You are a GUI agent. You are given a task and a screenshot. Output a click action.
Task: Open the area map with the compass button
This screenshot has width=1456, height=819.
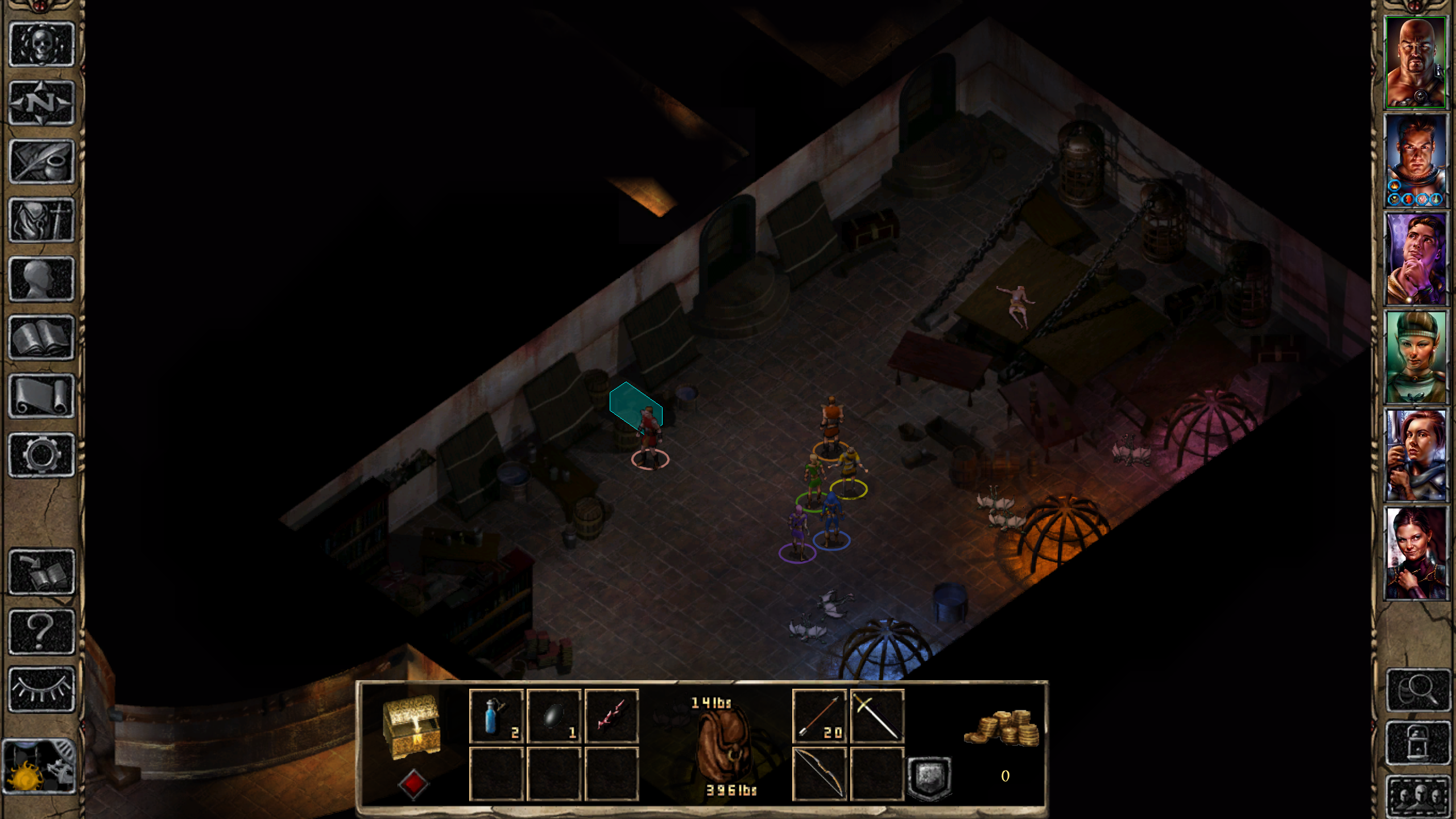click(42, 103)
